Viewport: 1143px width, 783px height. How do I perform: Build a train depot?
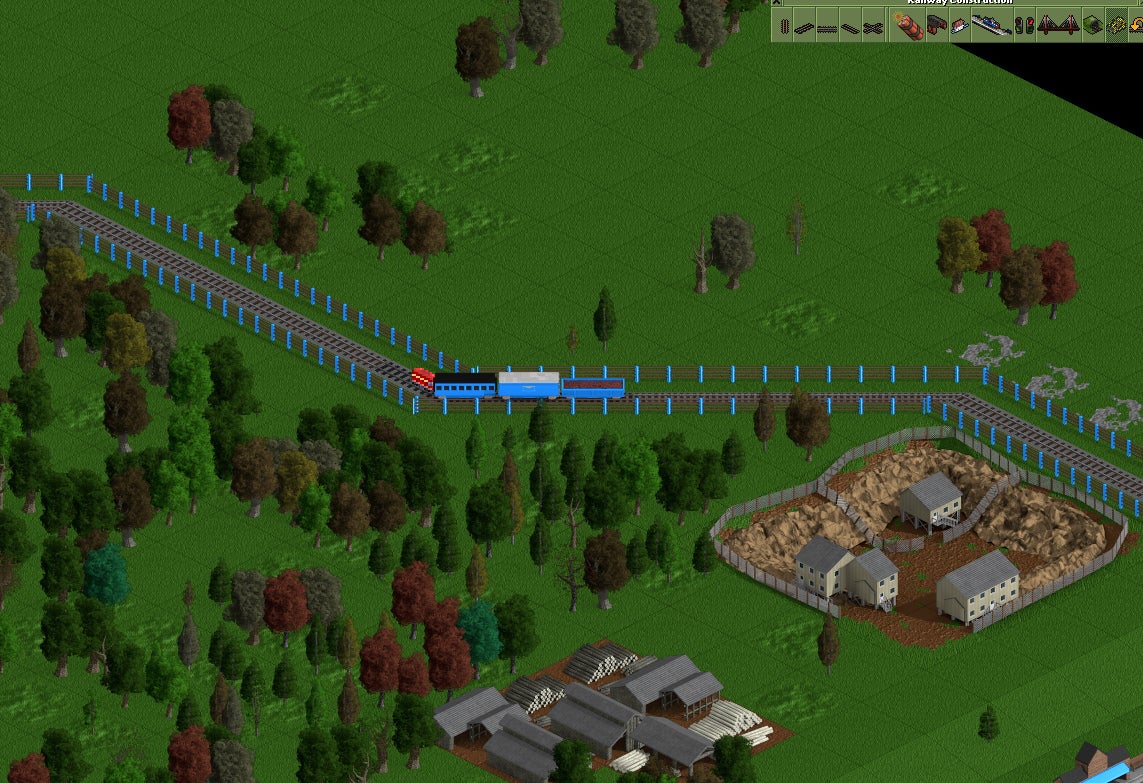click(937, 25)
